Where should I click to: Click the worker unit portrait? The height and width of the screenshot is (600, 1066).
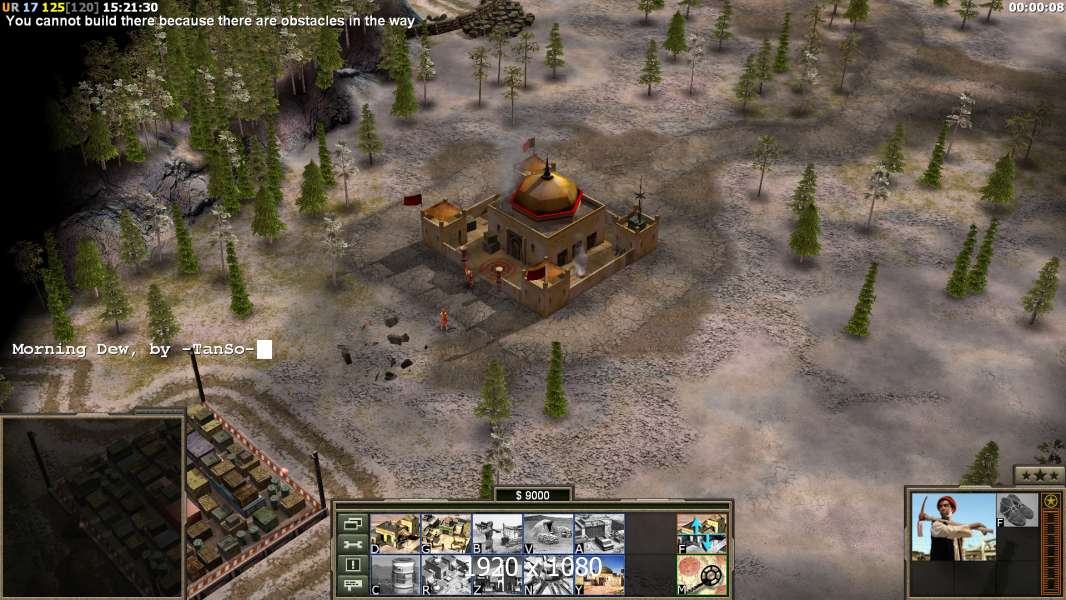tap(953, 527)
